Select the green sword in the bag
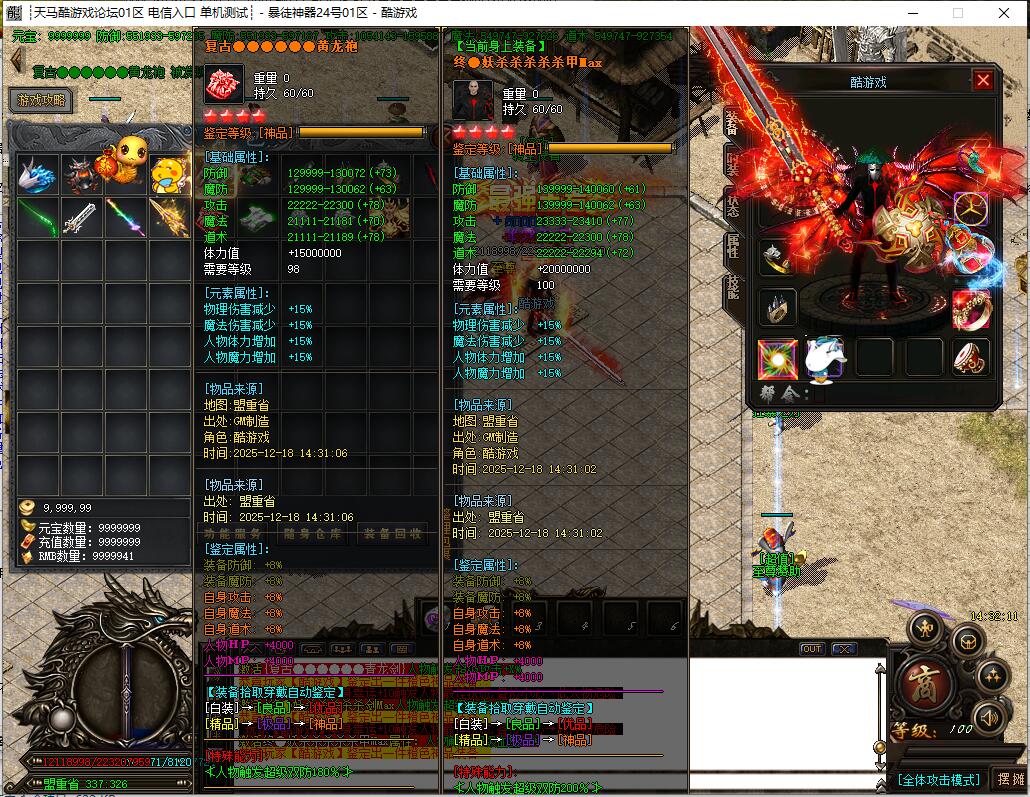Viewport: 1030px width, 797px height. pyautogui.click(x=37, y=215)
